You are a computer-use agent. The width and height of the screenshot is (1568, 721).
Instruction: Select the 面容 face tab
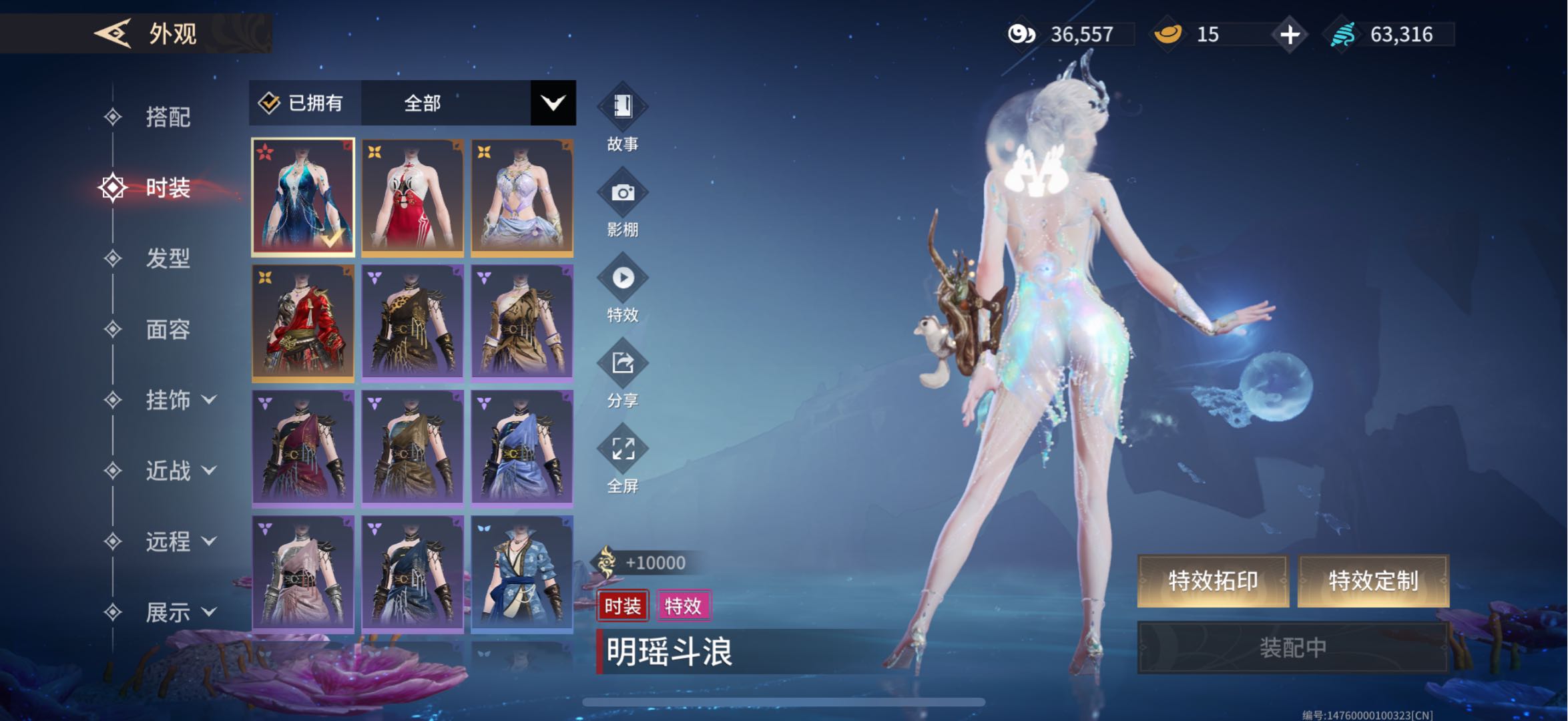tap(168, 329)
